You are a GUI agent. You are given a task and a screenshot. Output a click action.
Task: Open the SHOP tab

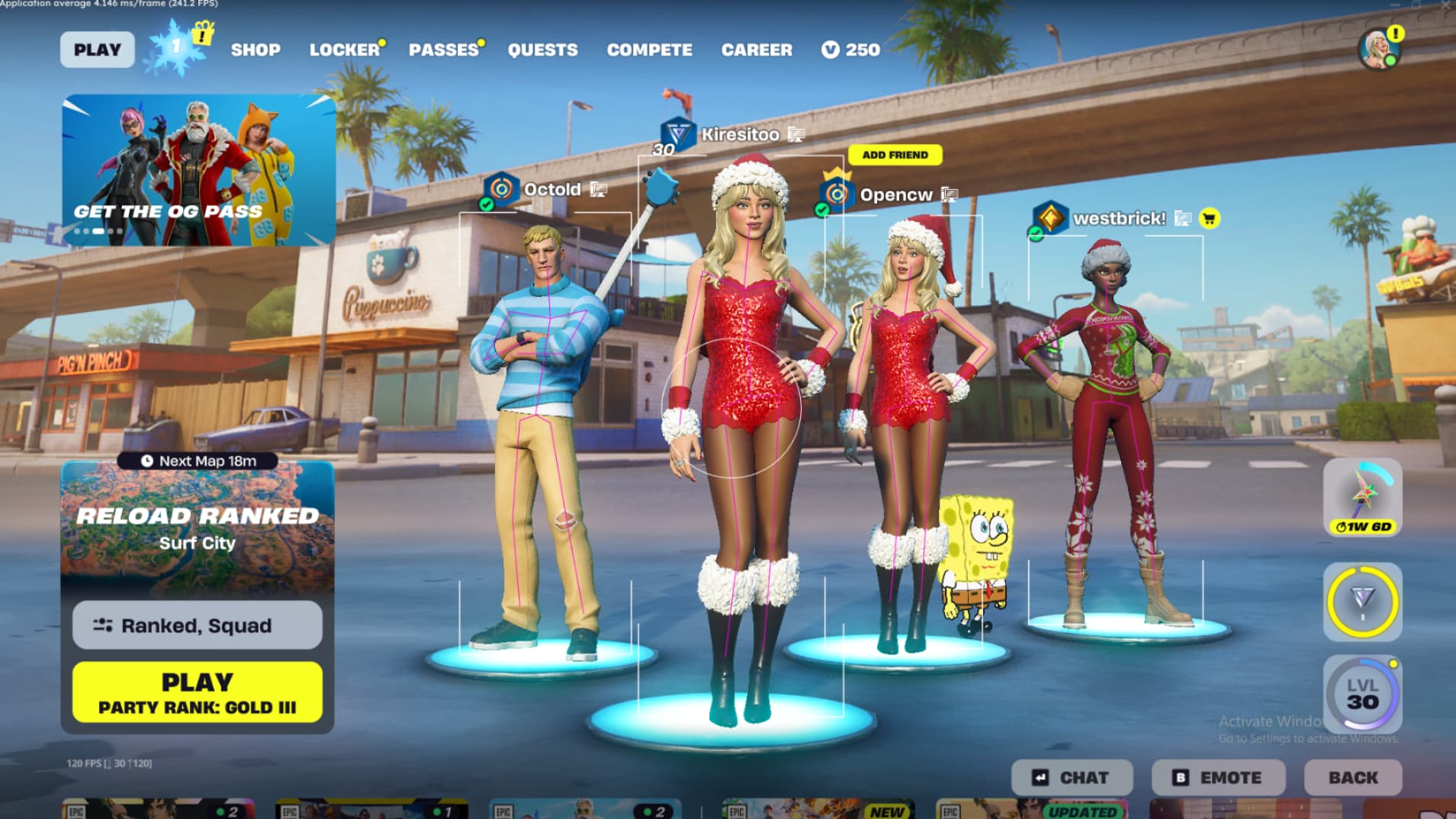256,50
